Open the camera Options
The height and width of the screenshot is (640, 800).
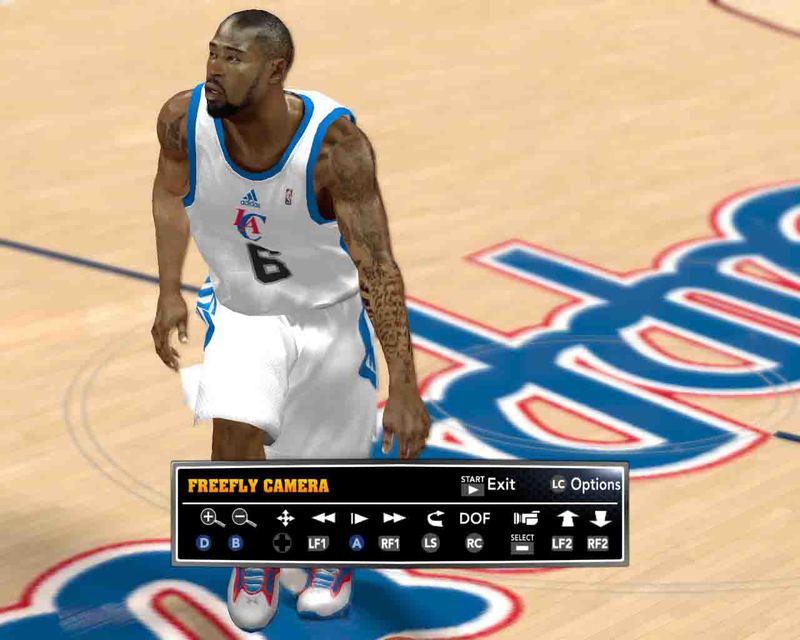pyautogui.click(x=595, y=485)
